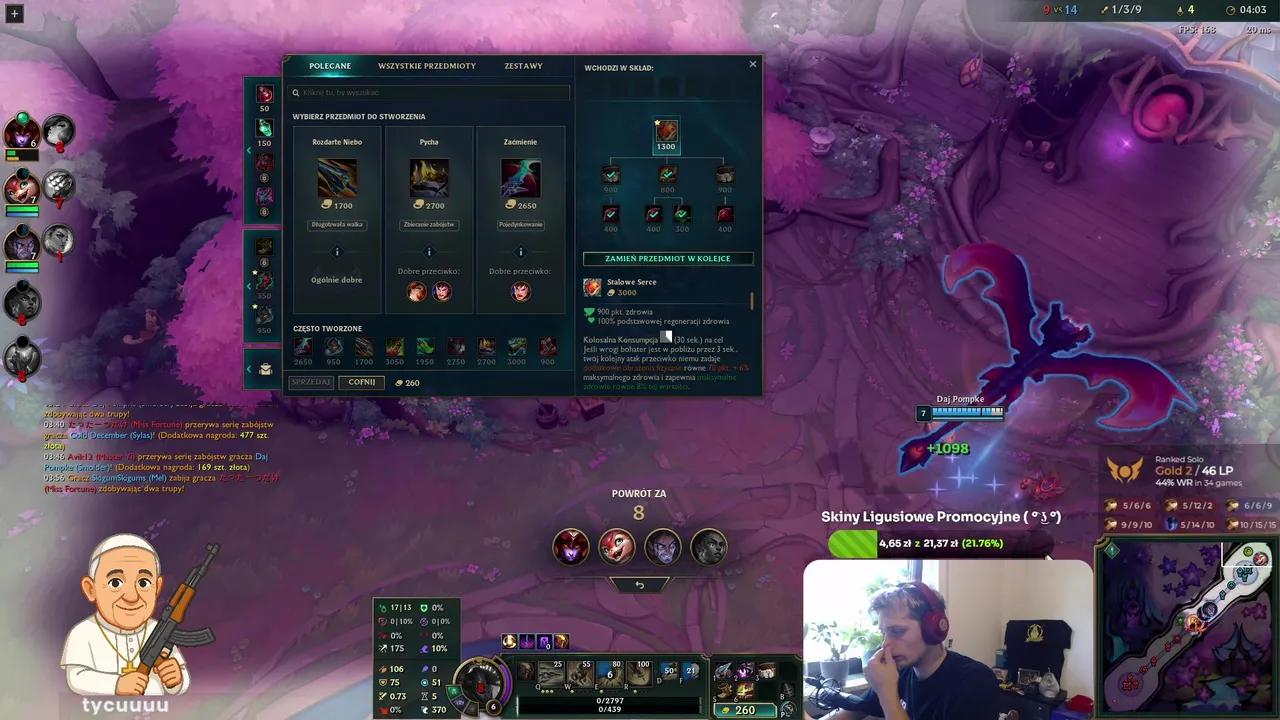Viewport: 1280px width, 720px height.
Task: Switch to the Wszystkie Przedmioty tab
Action: coord(427,65)
